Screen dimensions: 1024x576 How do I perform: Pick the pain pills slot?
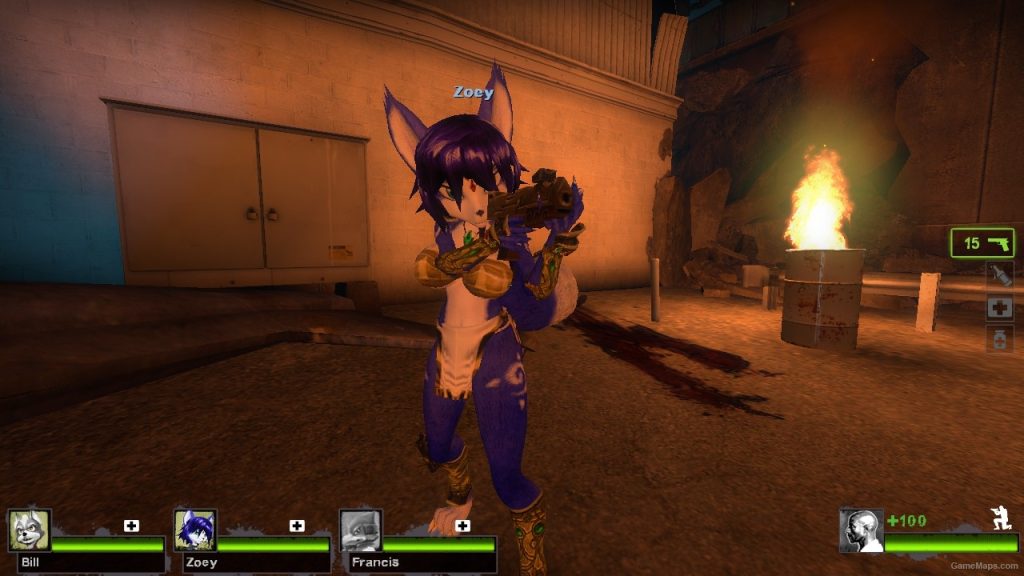point(1000,339)
